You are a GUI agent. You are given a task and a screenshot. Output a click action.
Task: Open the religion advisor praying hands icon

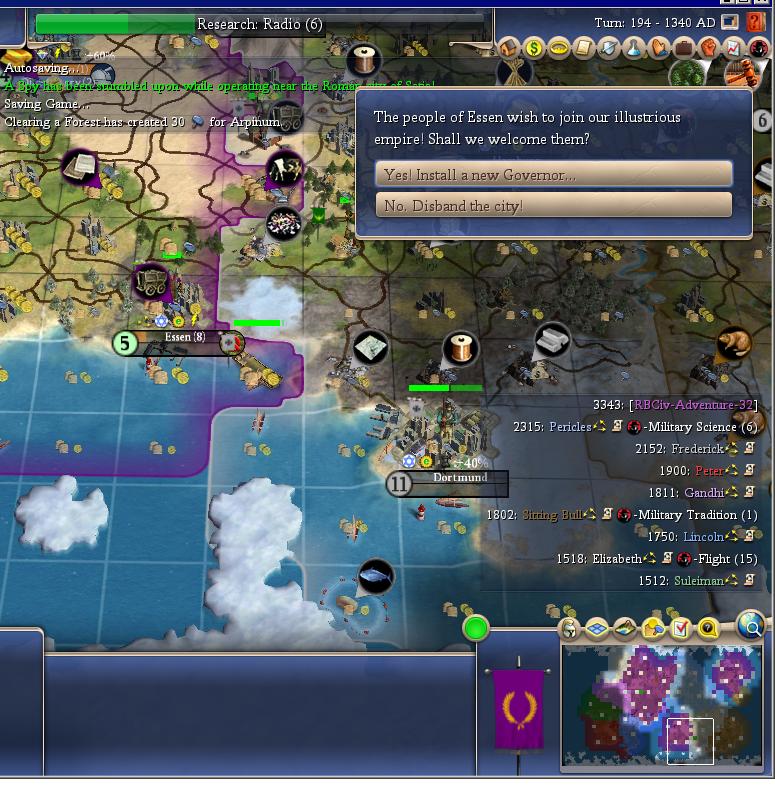click(x=659, y=48)
